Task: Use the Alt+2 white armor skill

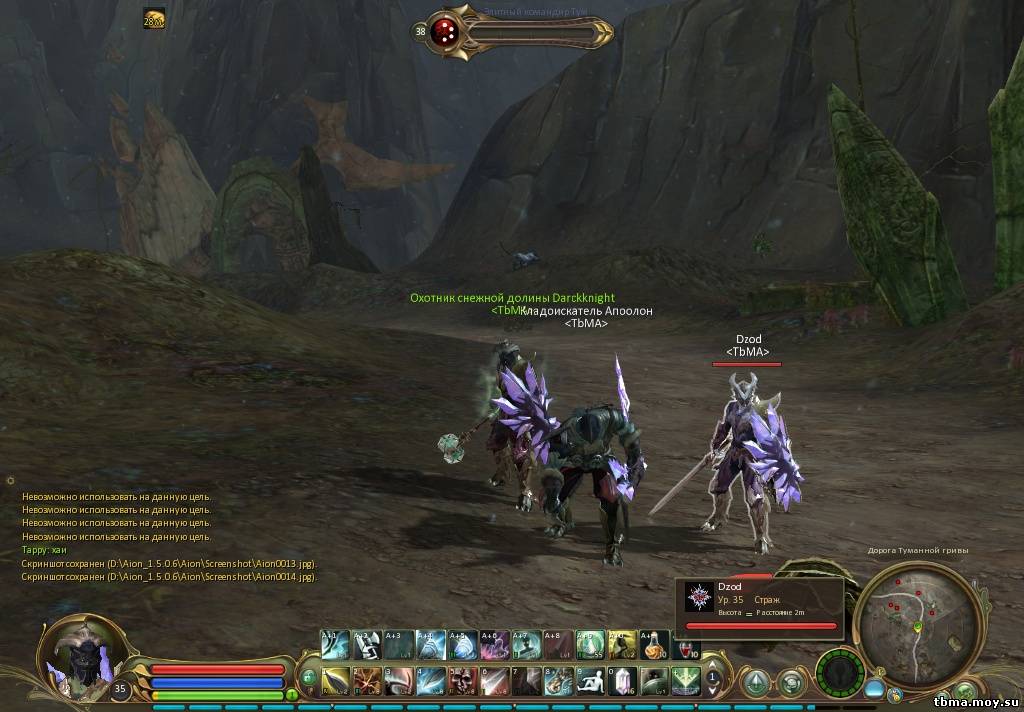Action: tap(367, 643)
